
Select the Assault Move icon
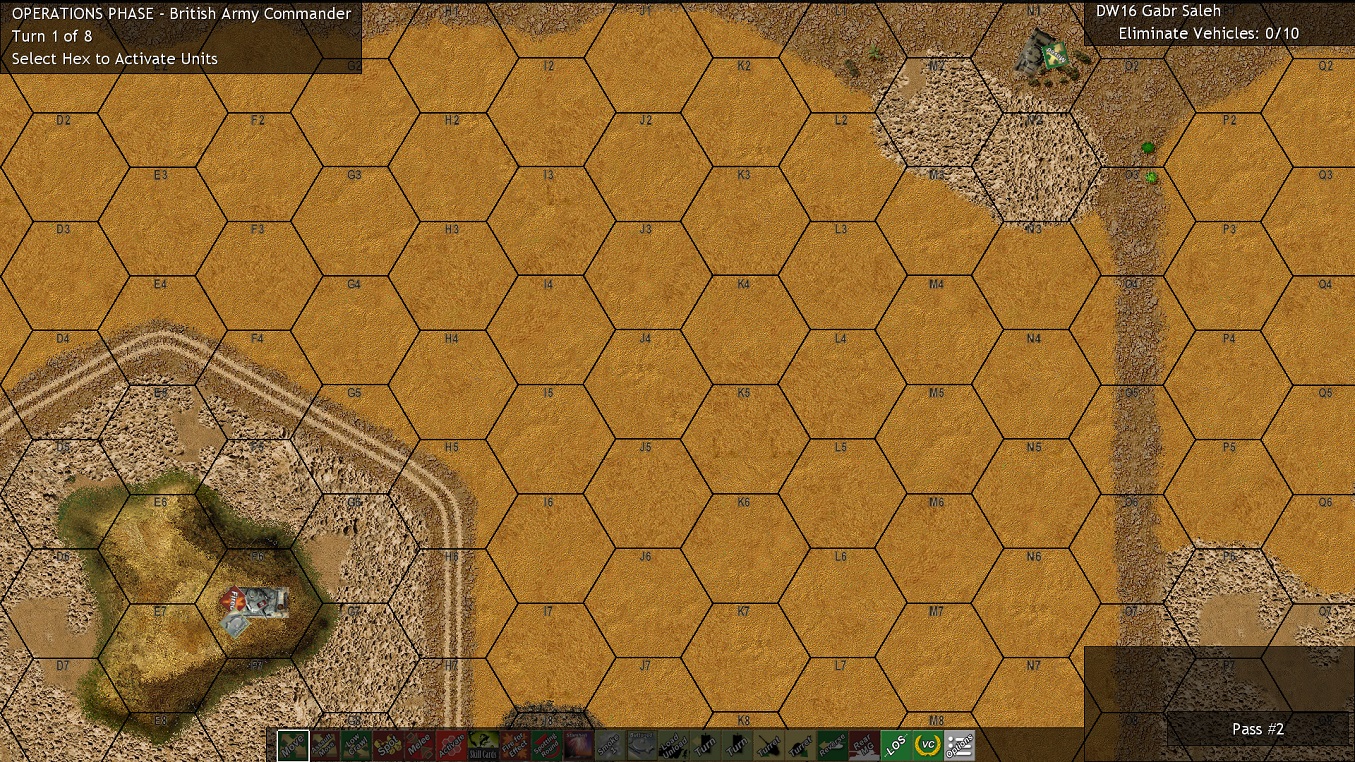tap(323, 745)
